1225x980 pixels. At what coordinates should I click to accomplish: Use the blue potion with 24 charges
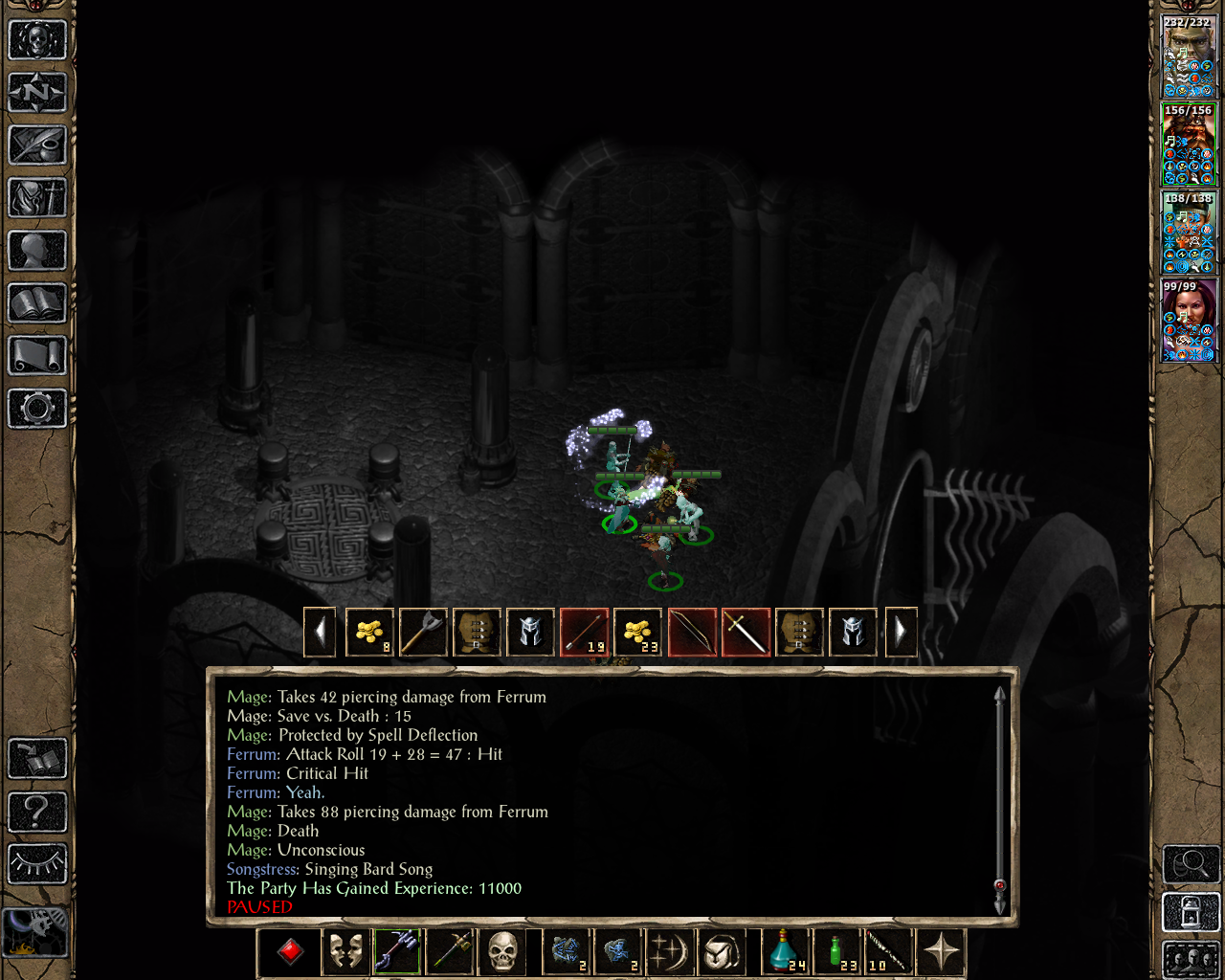[787, 952]
